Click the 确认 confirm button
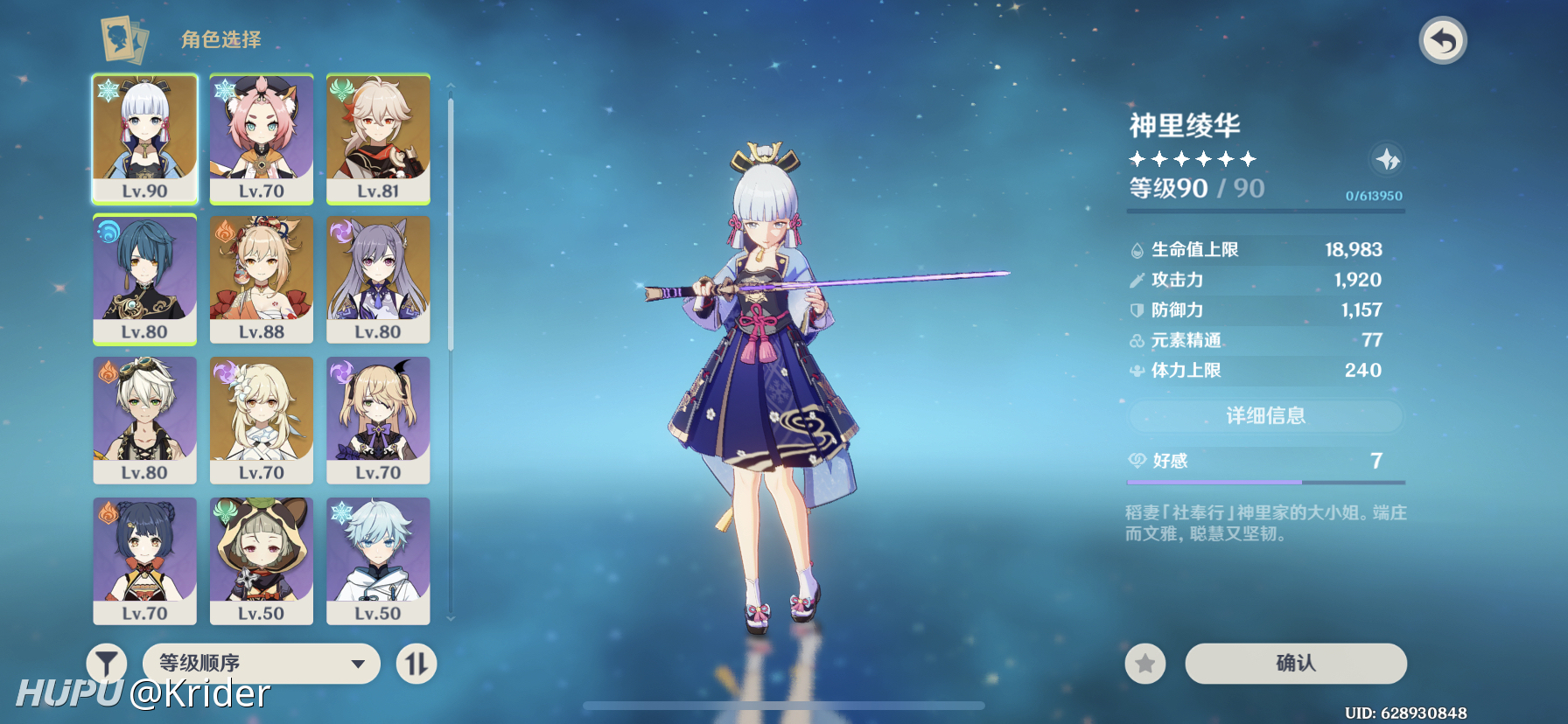The image size is (1568, 724). (x=1295, y=664)
